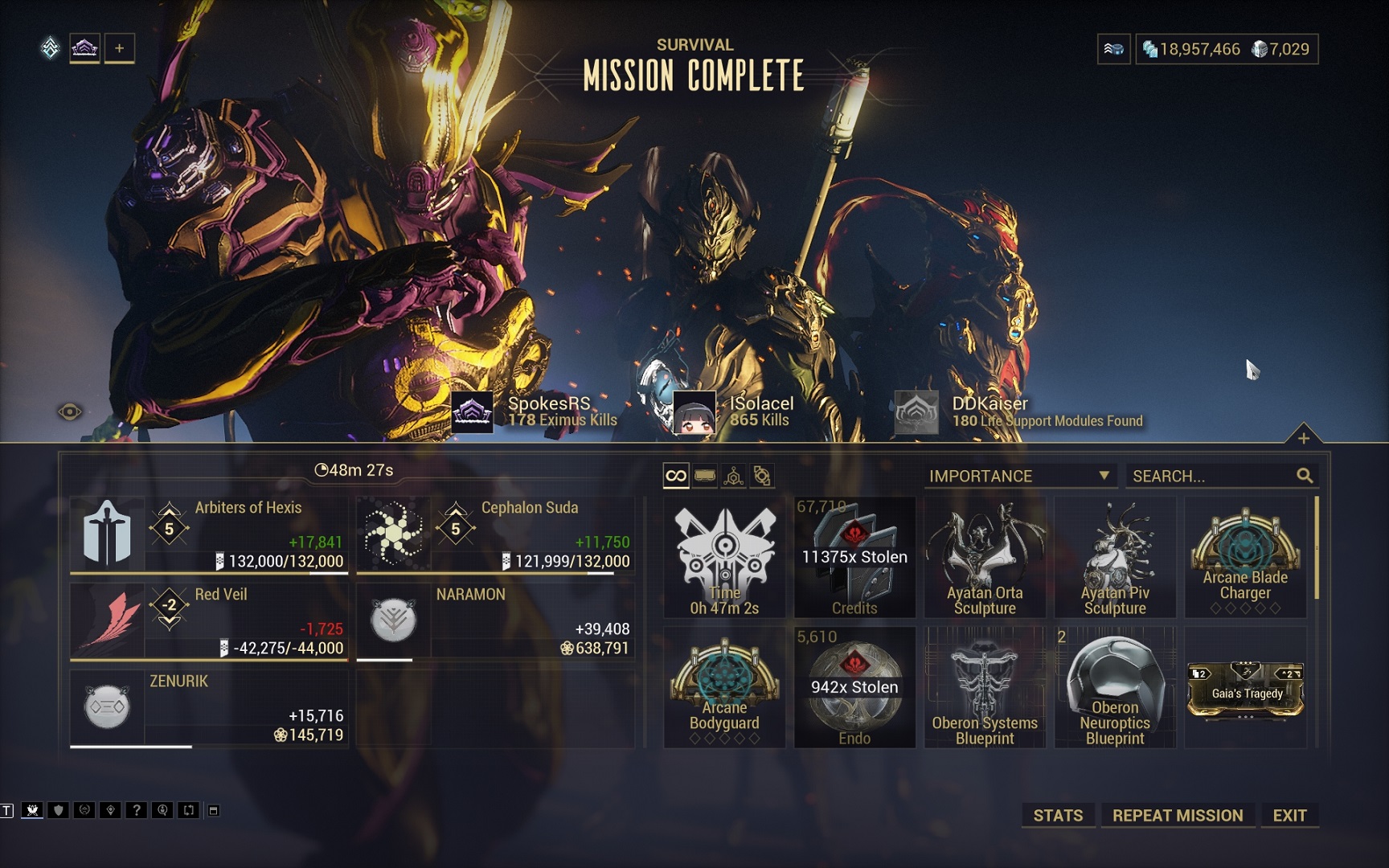Show all rewards with the infinity filter tab
The height and width of the screenshot is (868, 1389).
tap(676, 476)
